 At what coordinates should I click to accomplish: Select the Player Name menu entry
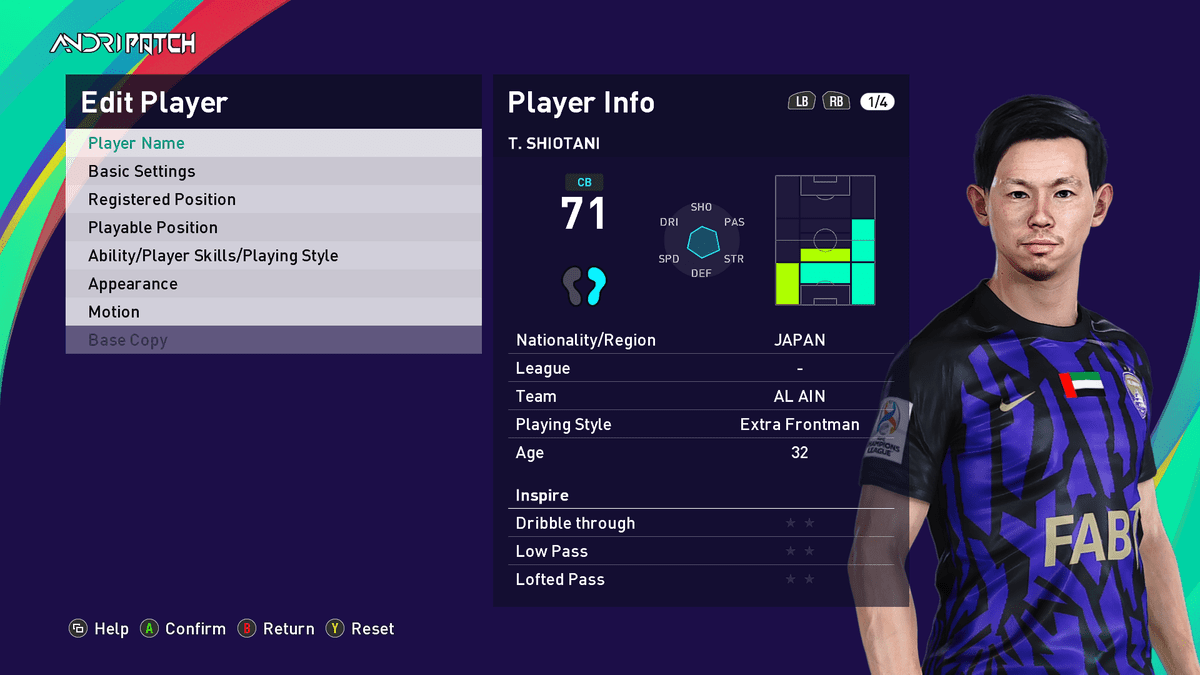[x=273, y=143]
